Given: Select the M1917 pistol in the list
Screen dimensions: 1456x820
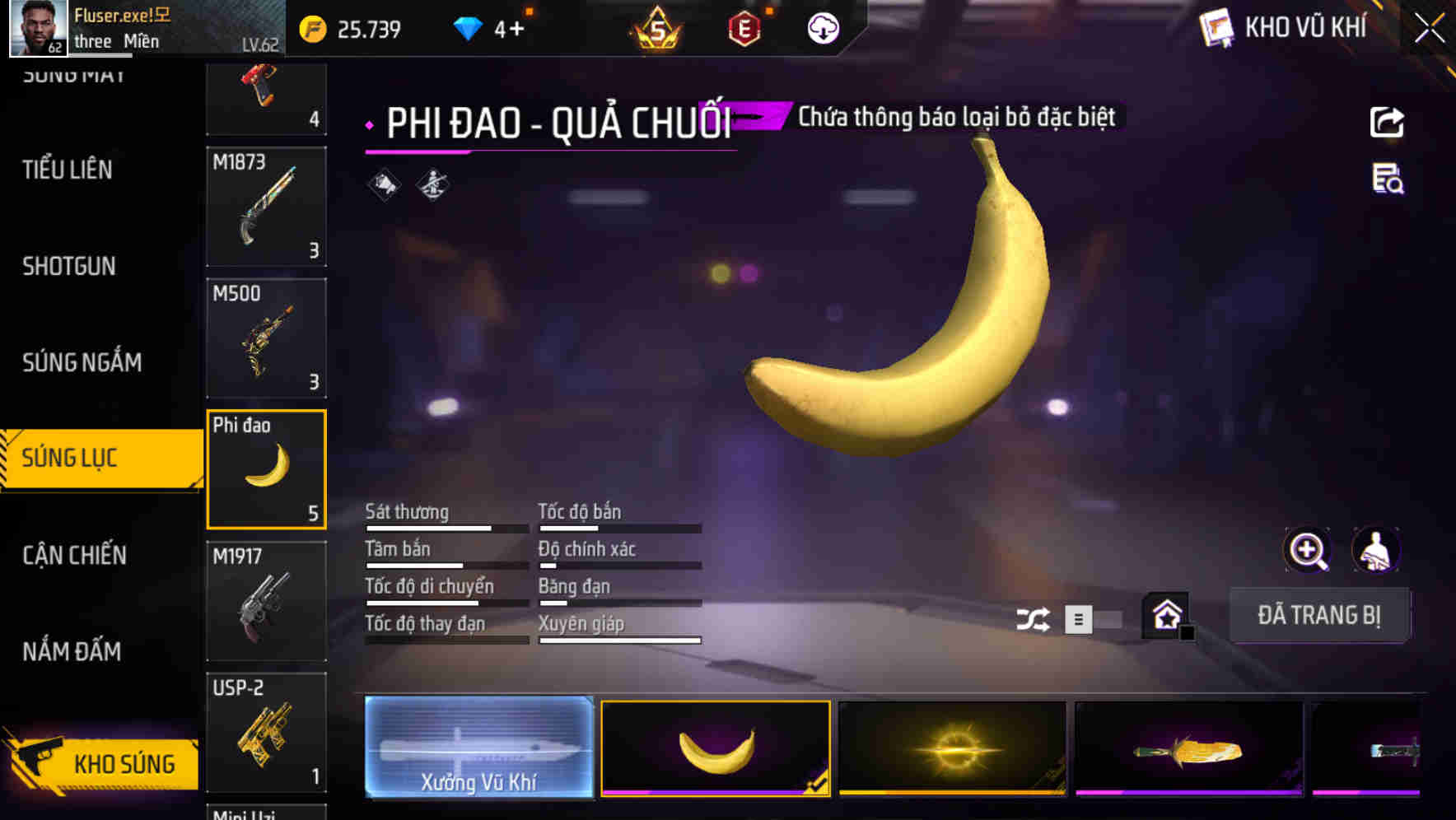Looking at the screenshot, I should point(266,602).
